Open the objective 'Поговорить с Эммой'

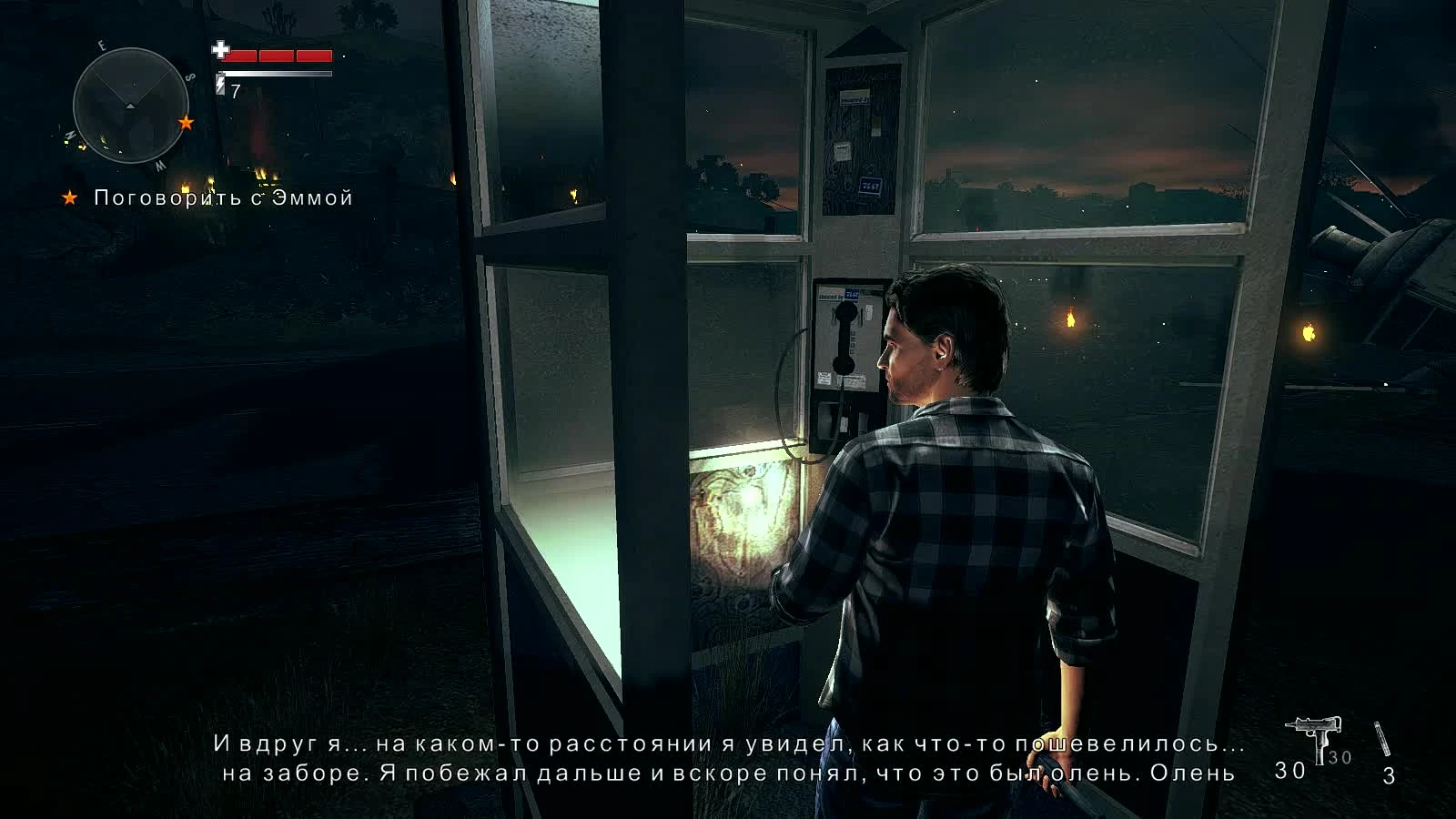click(x=223, y=198)
